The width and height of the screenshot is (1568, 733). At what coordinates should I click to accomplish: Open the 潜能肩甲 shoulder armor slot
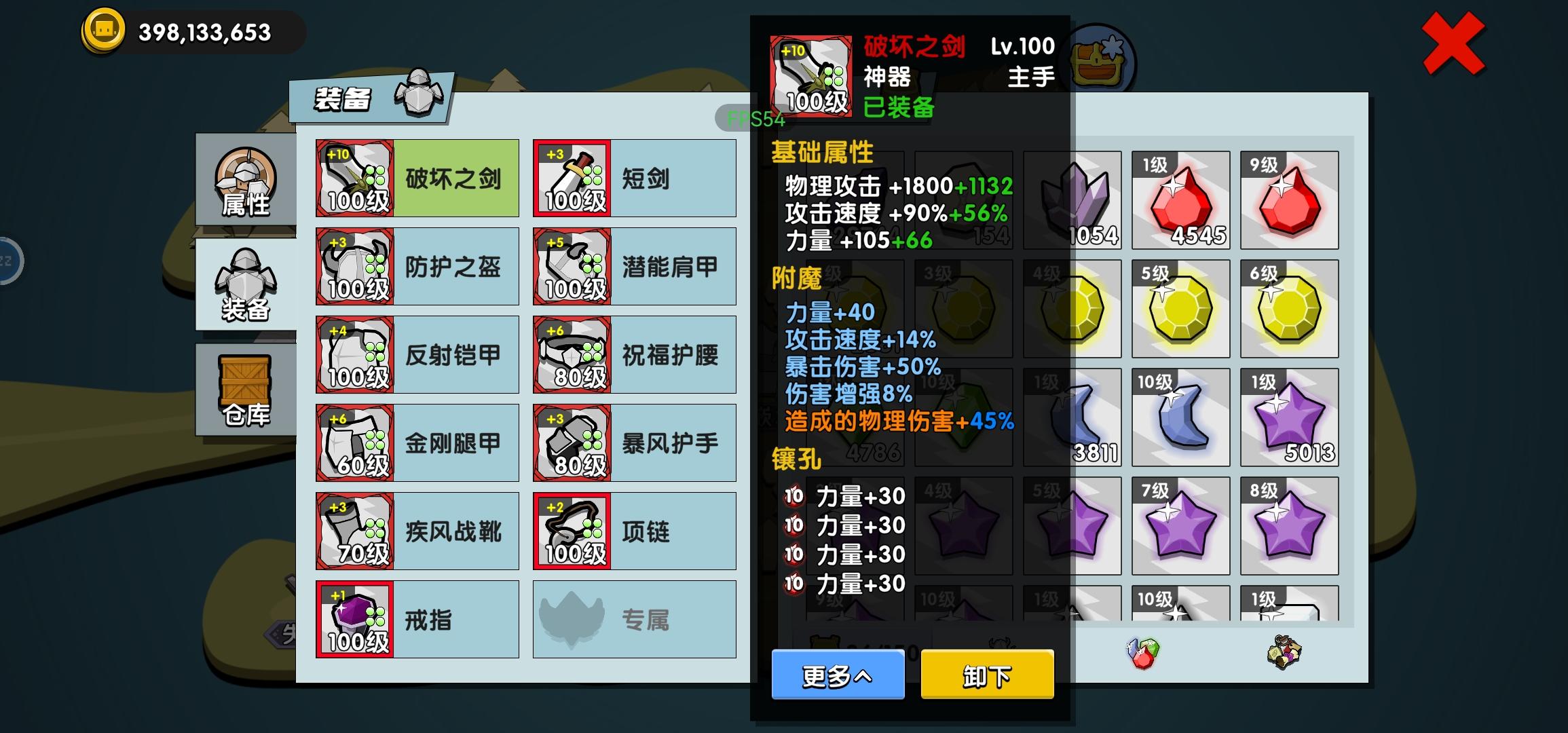(x=634, y=265)
